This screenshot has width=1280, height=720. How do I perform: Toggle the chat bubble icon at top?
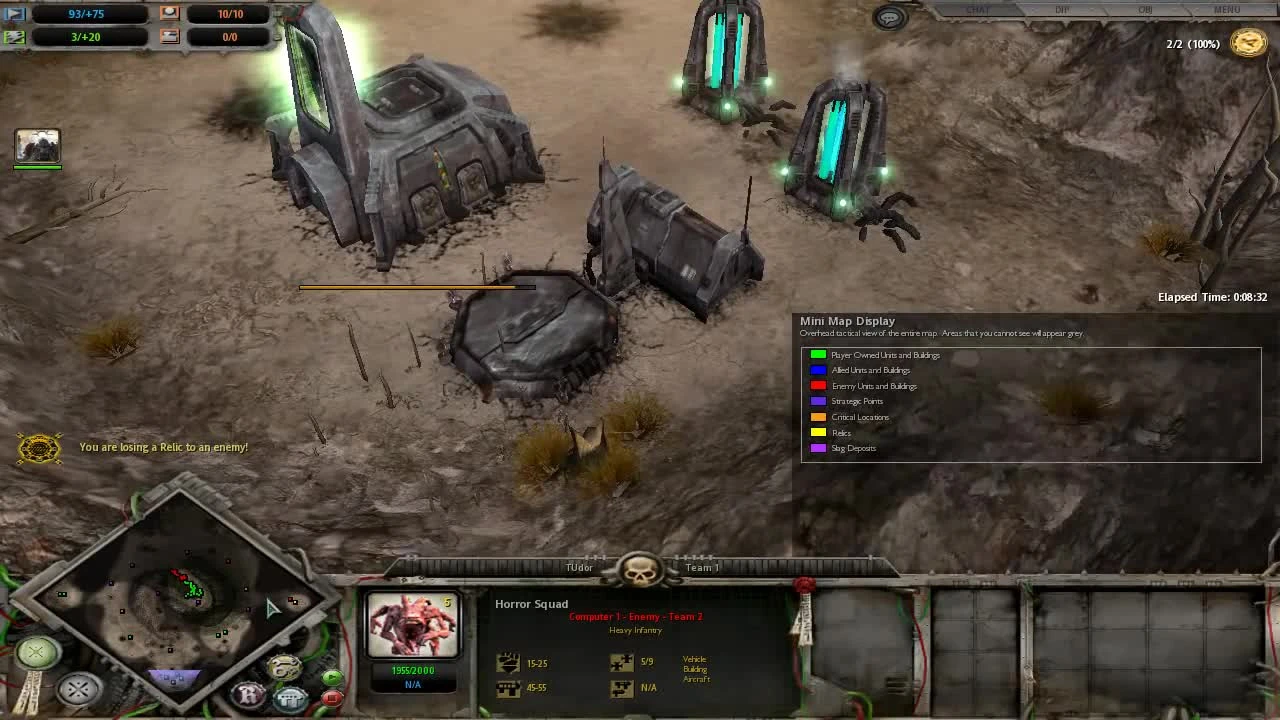pyautogui.click(x=888, y=17)
